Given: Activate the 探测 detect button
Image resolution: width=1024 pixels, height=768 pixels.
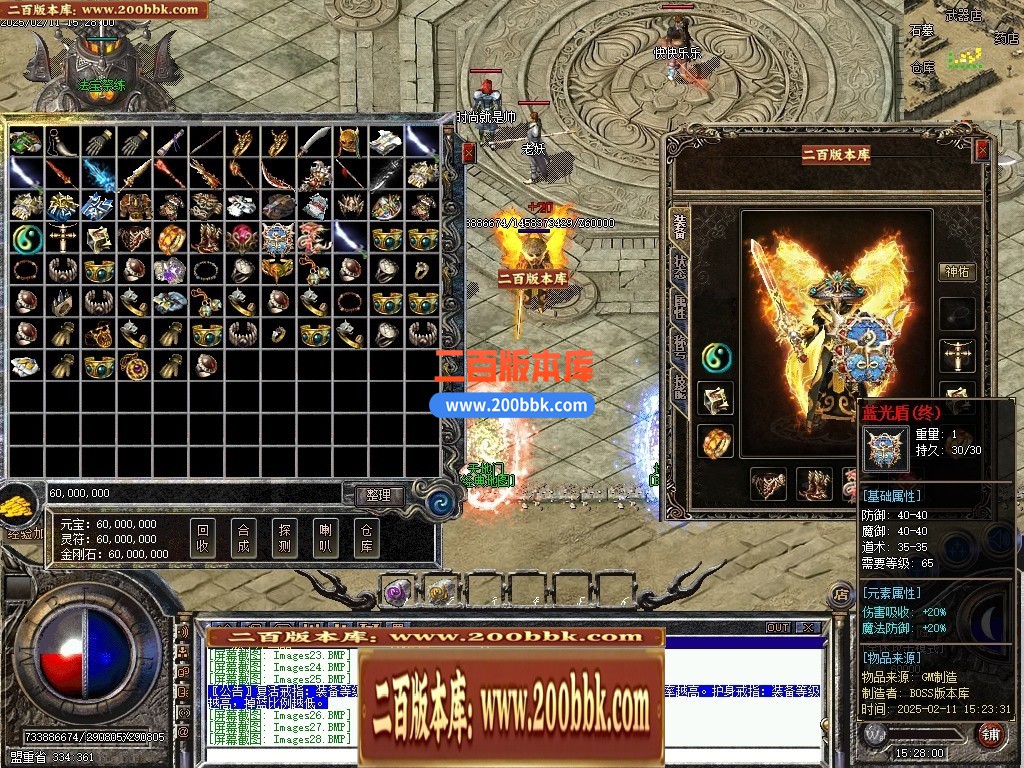Looking at the screenshot, I should click(x=284, y=539).
